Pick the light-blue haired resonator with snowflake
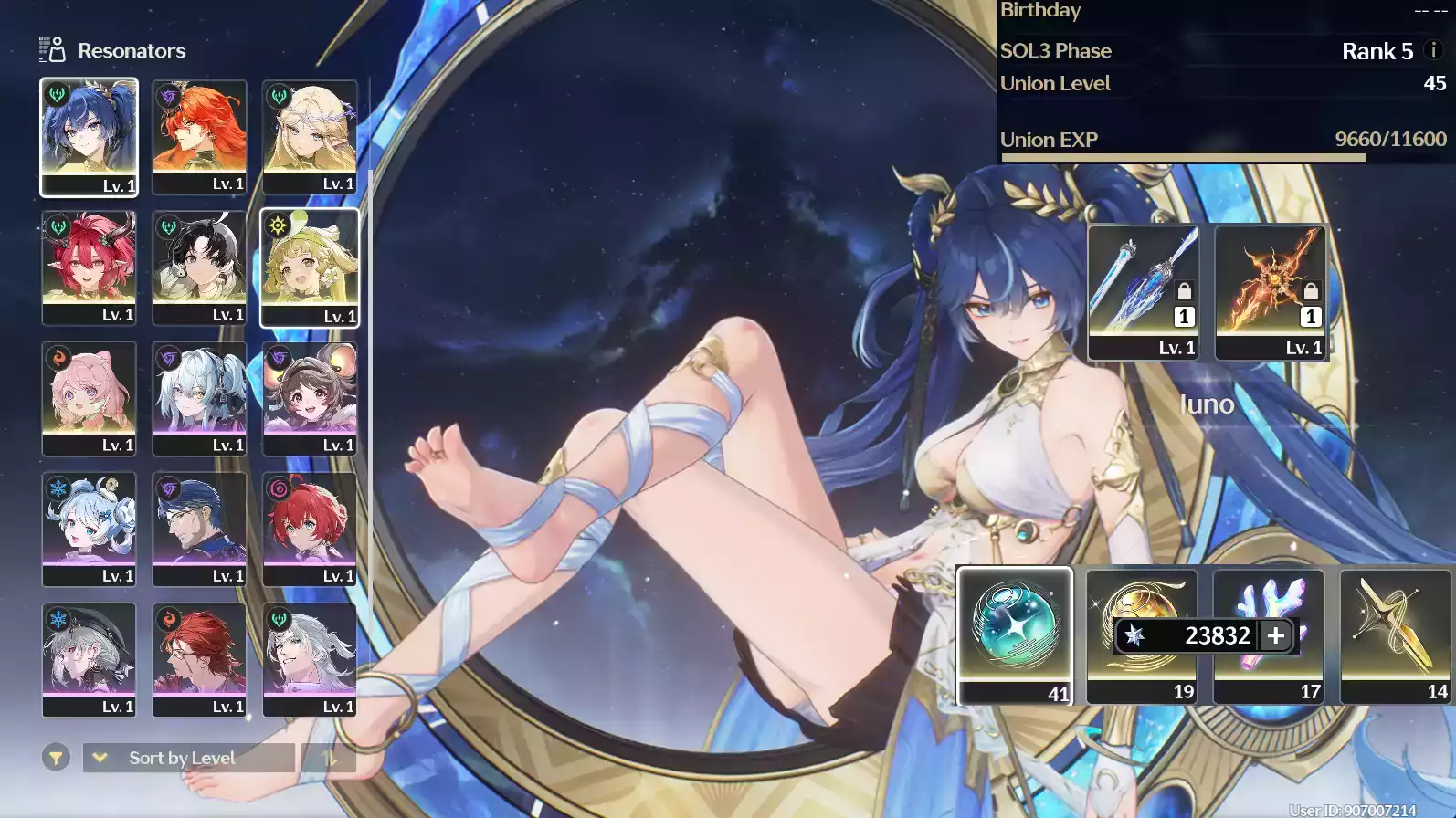This screenshot has height=818, width=1456. coord(89,529)
